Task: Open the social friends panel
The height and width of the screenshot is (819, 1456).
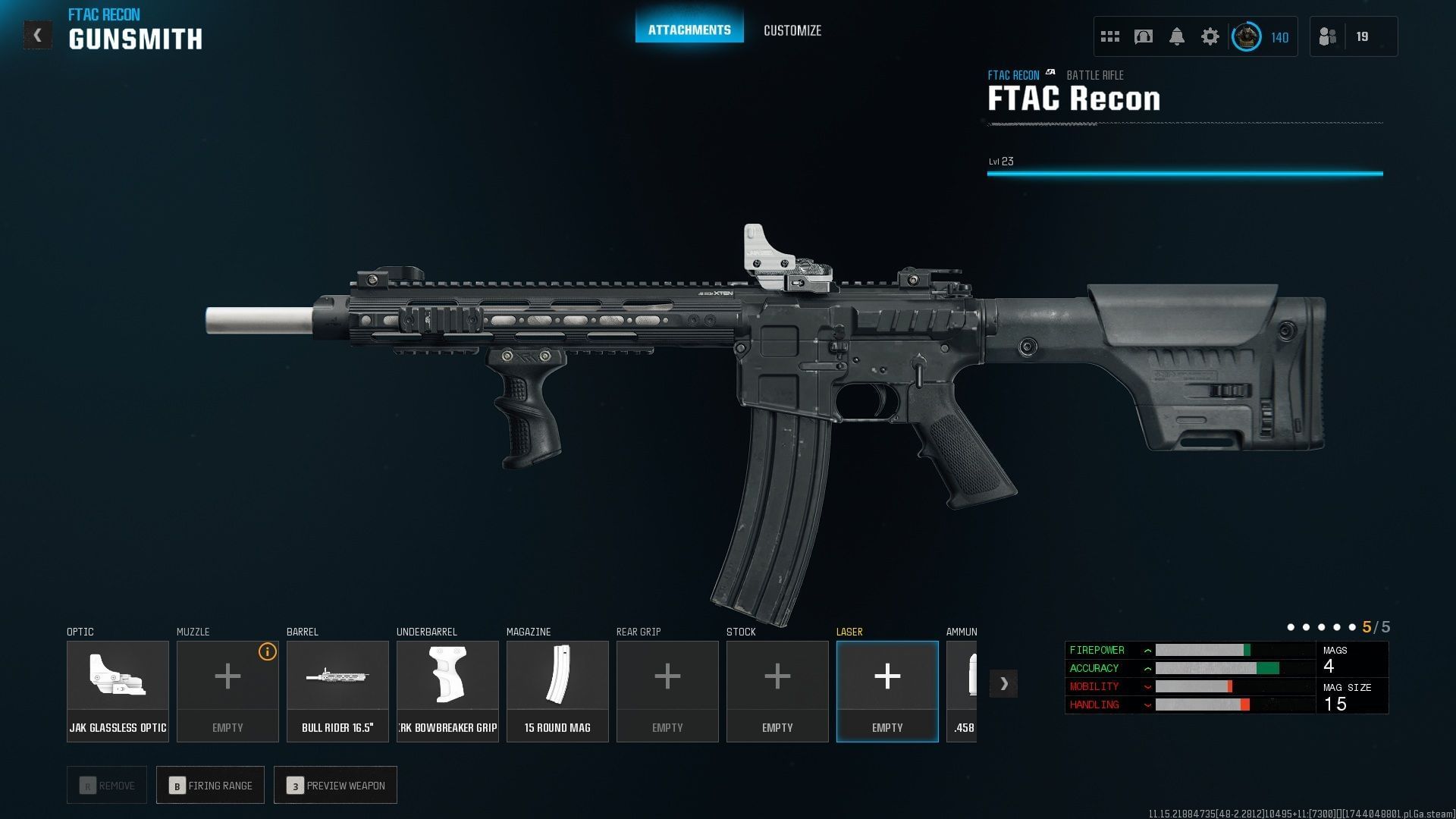Action: 1328,36
